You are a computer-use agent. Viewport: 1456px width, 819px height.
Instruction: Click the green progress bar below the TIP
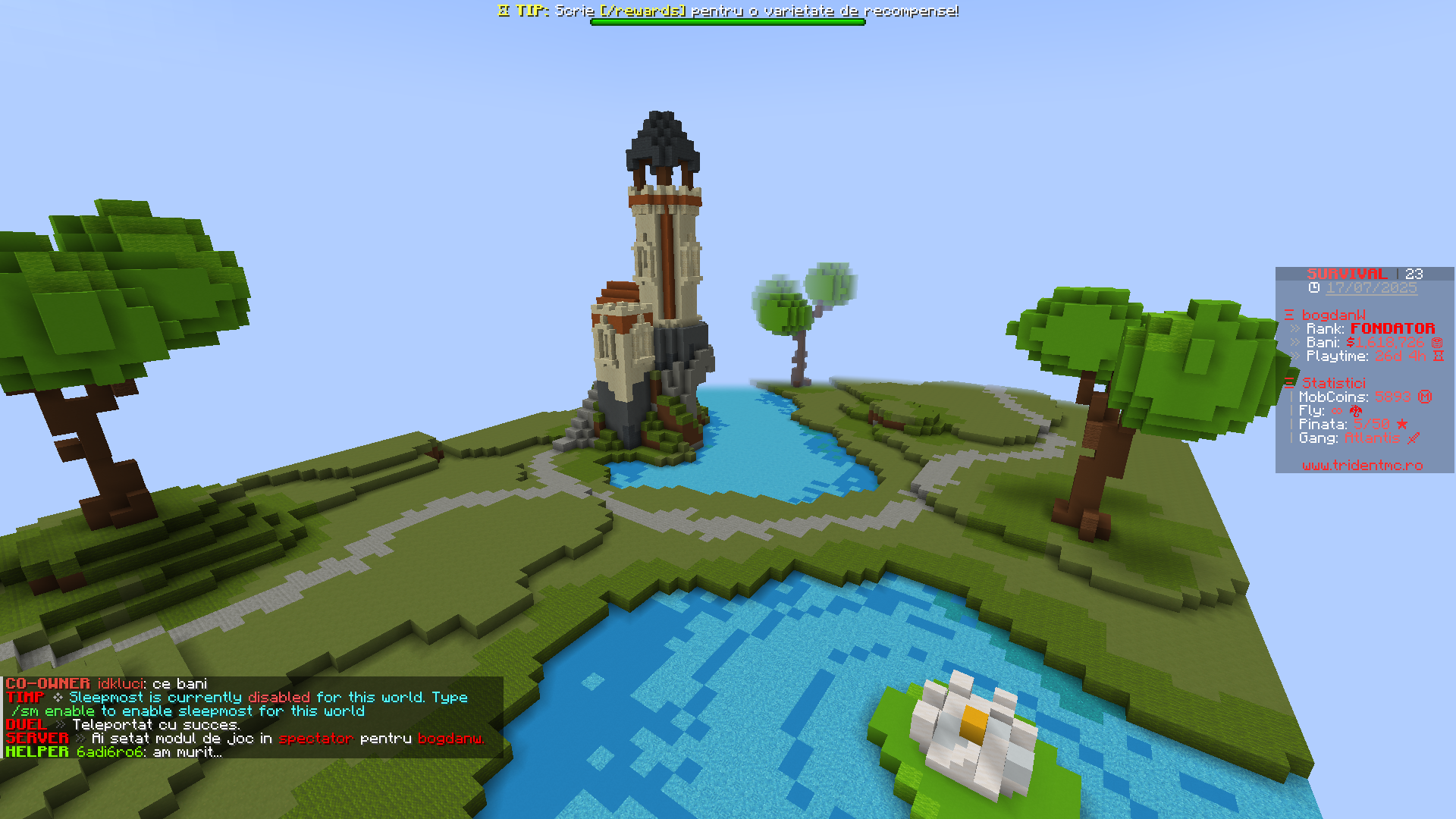(728, 21)
